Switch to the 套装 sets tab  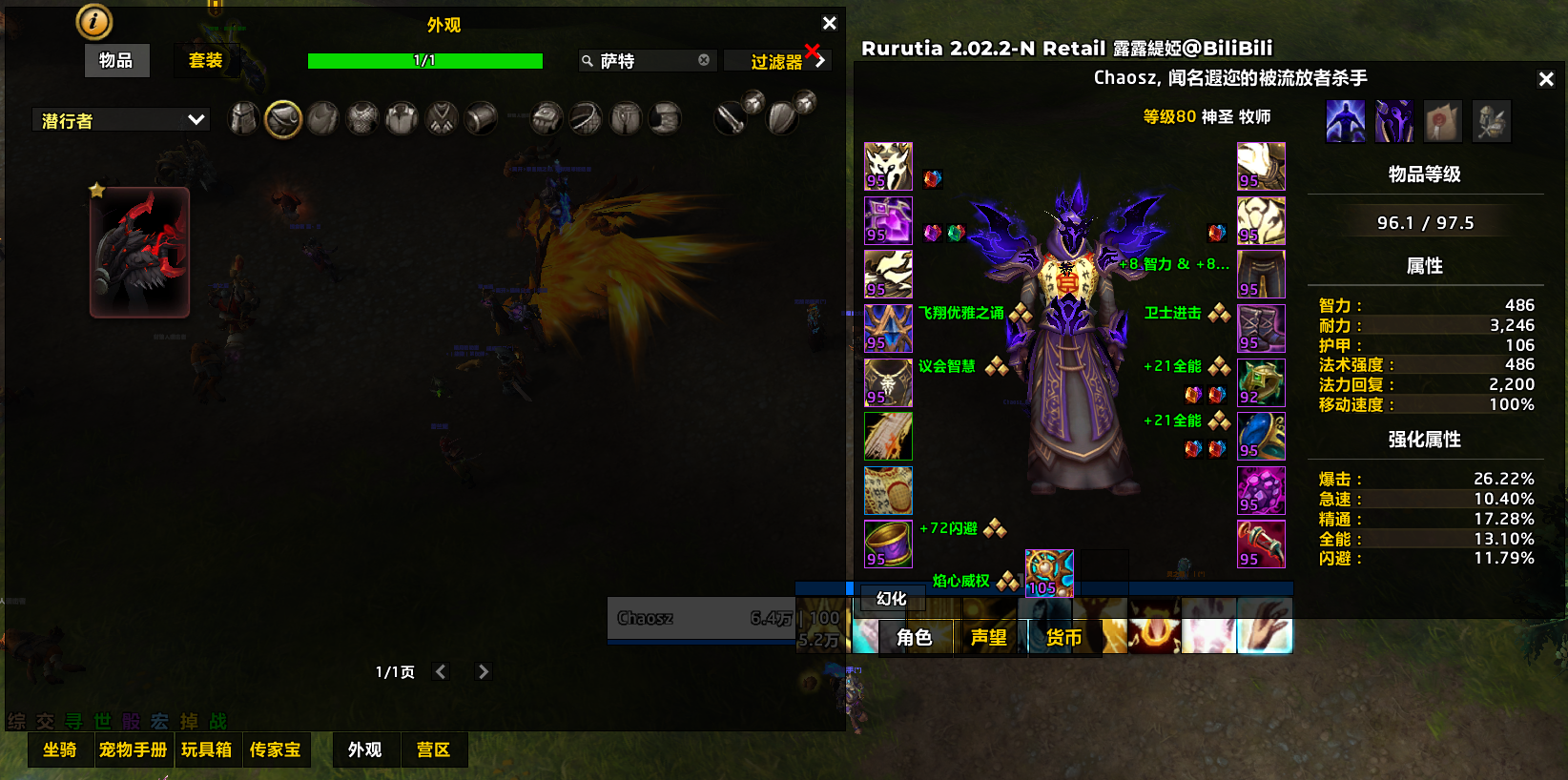pyautogui.click(x=205, y=61)
